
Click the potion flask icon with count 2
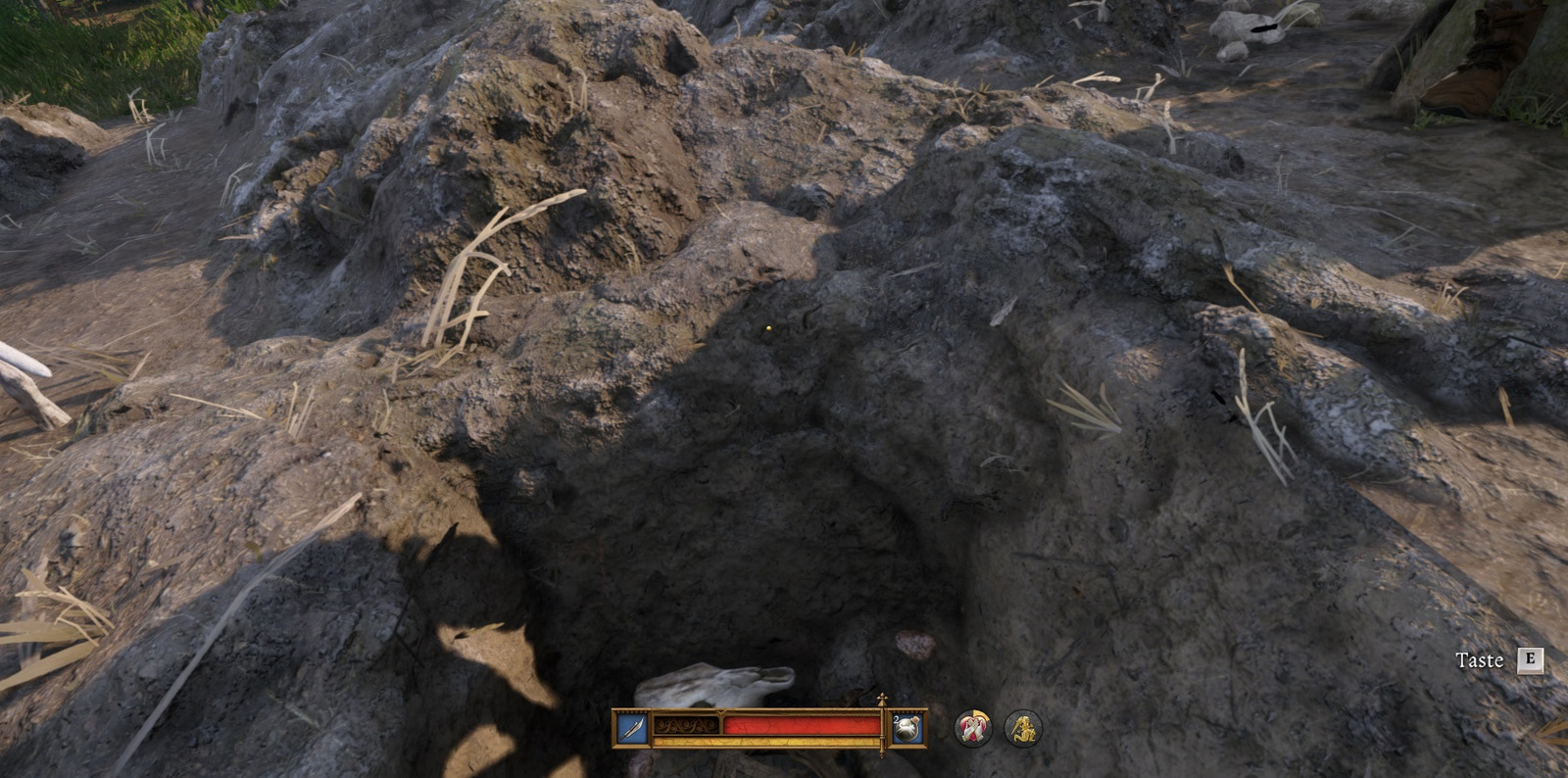[906, 729]
